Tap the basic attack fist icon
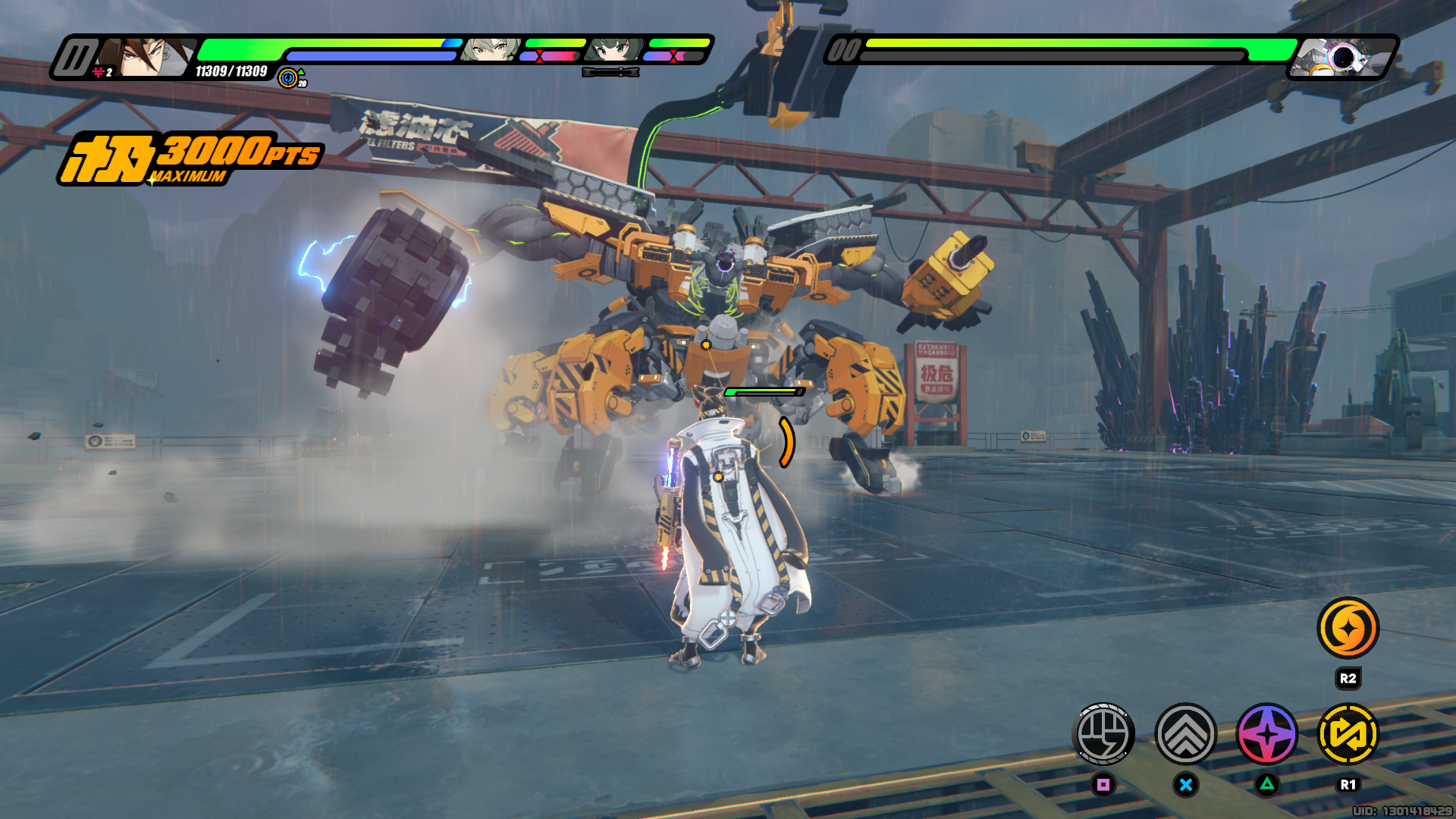 (x=1103, y=734)
